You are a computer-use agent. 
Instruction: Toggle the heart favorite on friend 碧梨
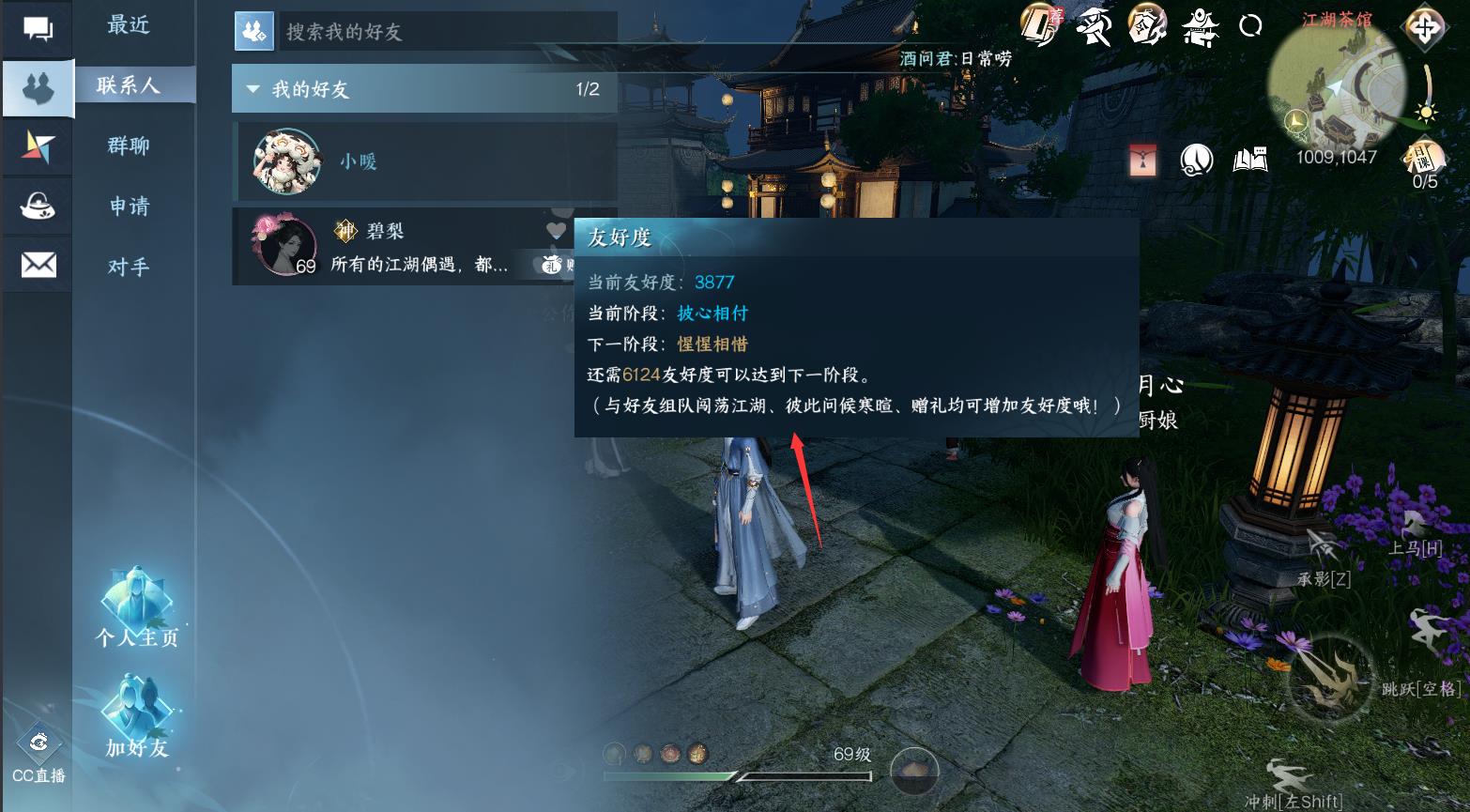click(x=556, y=230)
